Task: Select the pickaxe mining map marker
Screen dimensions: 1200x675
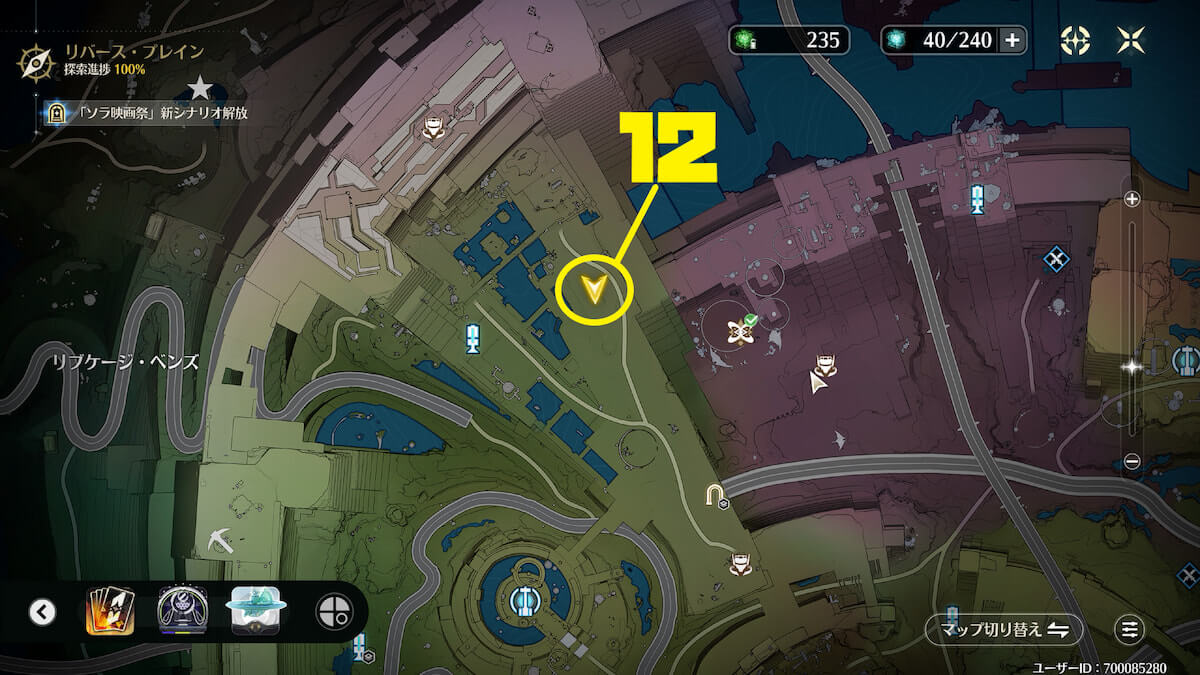Action: [x=223, y=538]
